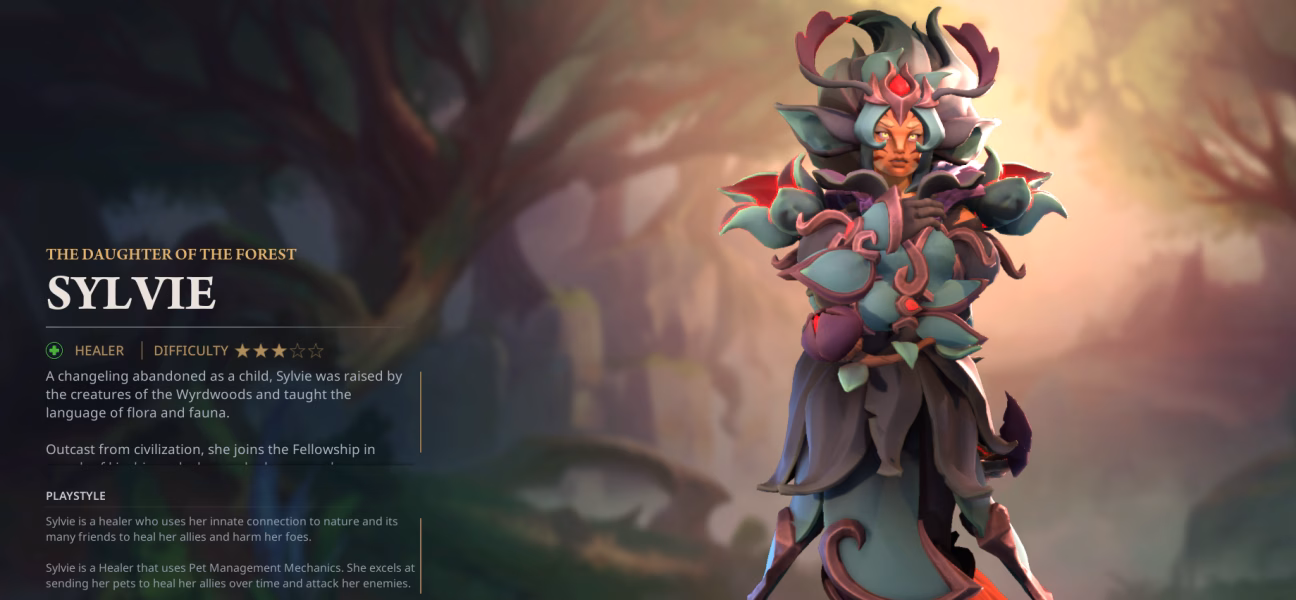Screen dimensions: 1296x600
Task: Click the scrollbar beside Sylvie's lore text
Action: pyautogui.click(x=421, y=411)
